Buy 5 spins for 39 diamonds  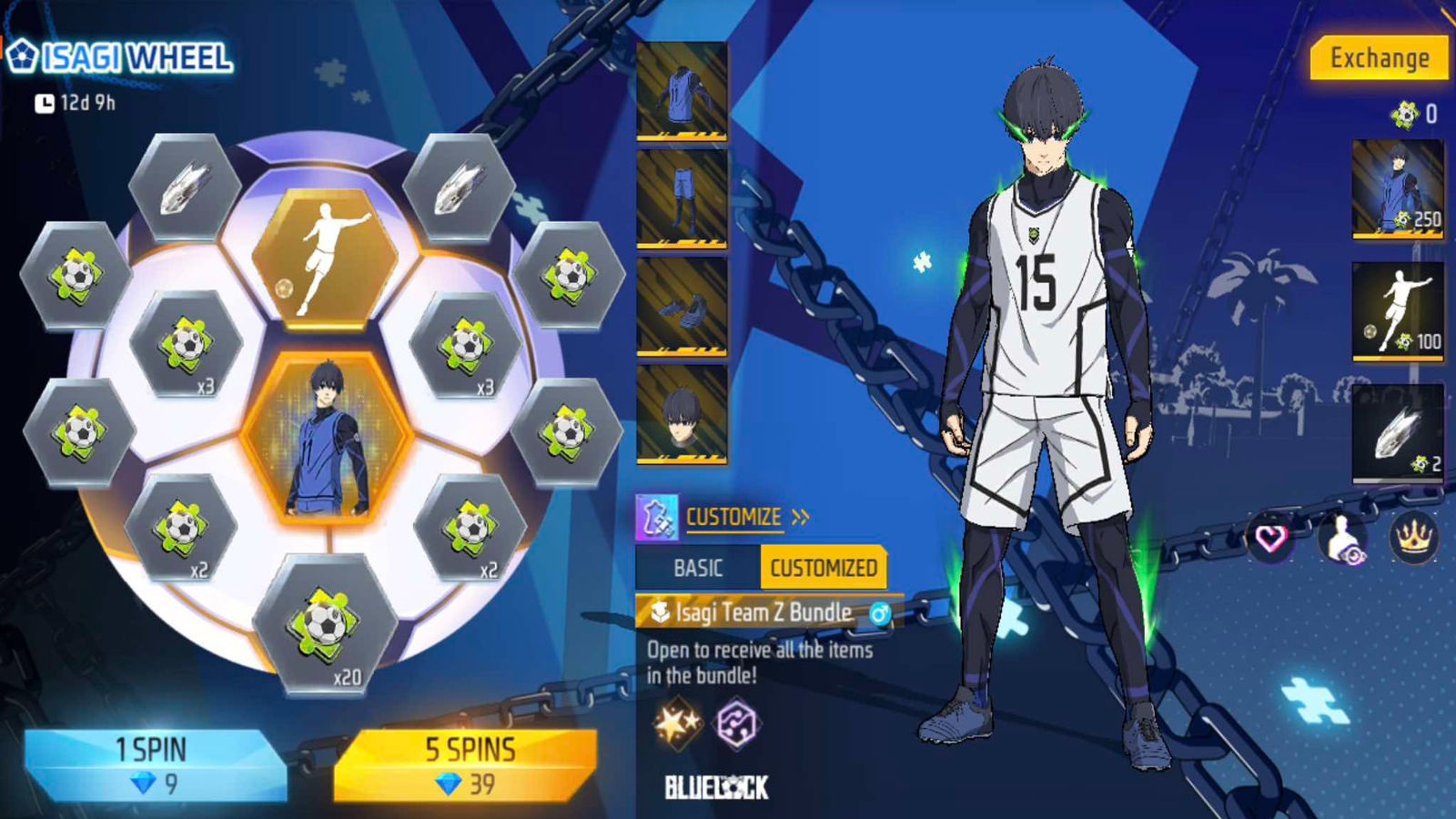(x=473, y=761)
